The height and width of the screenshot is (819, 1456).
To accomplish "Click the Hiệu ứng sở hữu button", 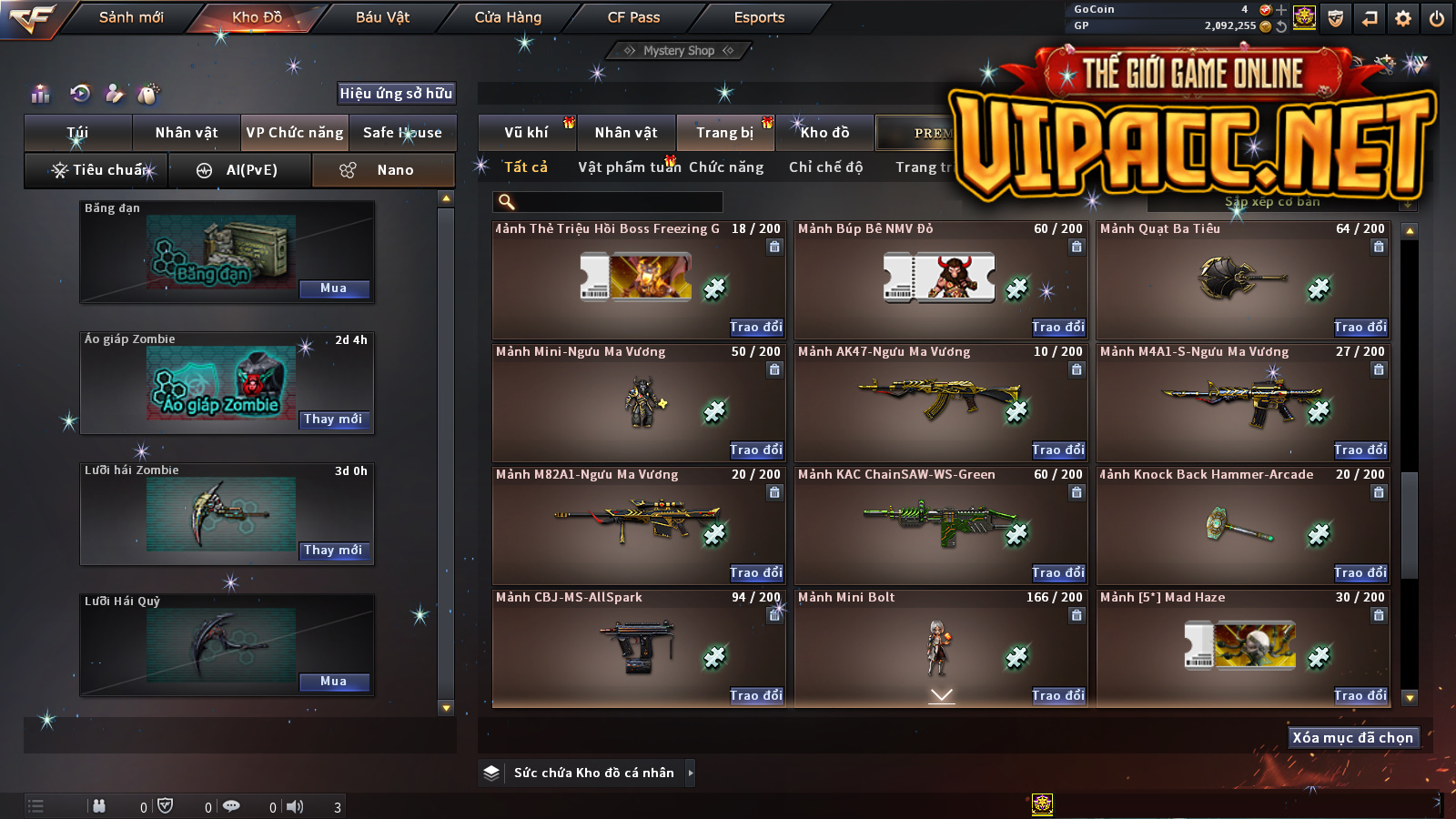I will [396, 93].
